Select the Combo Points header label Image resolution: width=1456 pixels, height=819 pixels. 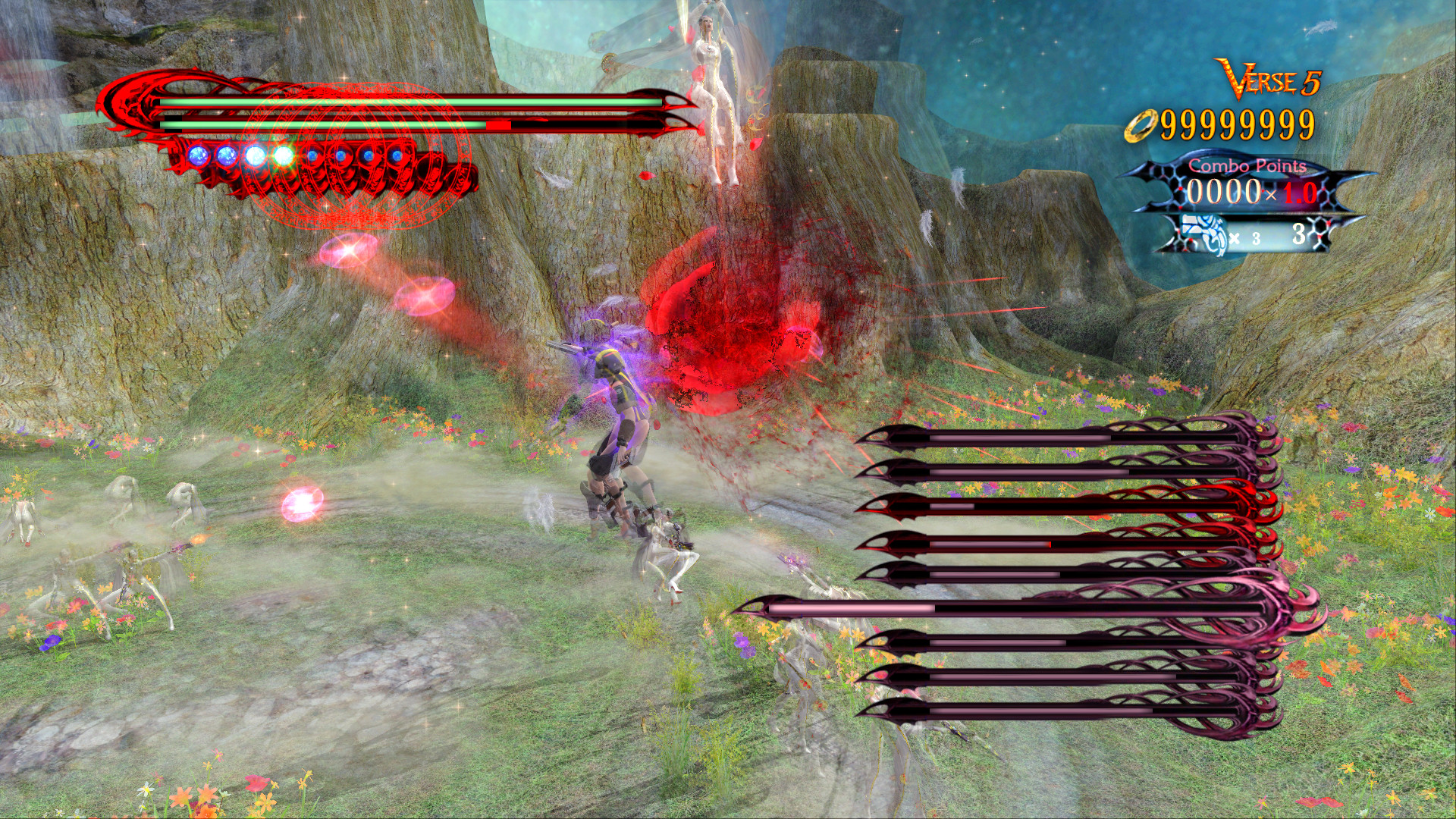pyautogui.click(x=1247, y=165)
